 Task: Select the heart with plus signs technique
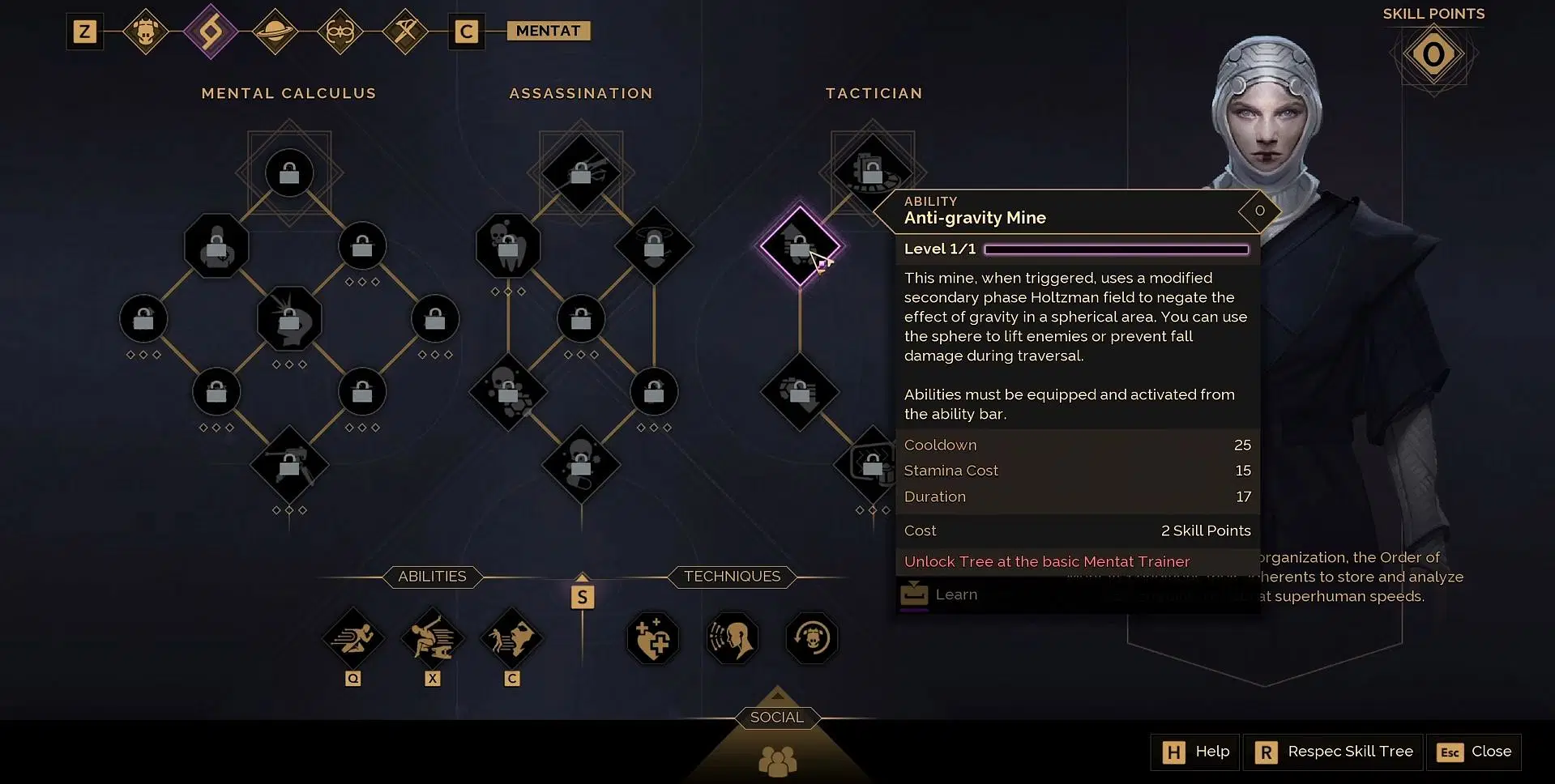653,638
